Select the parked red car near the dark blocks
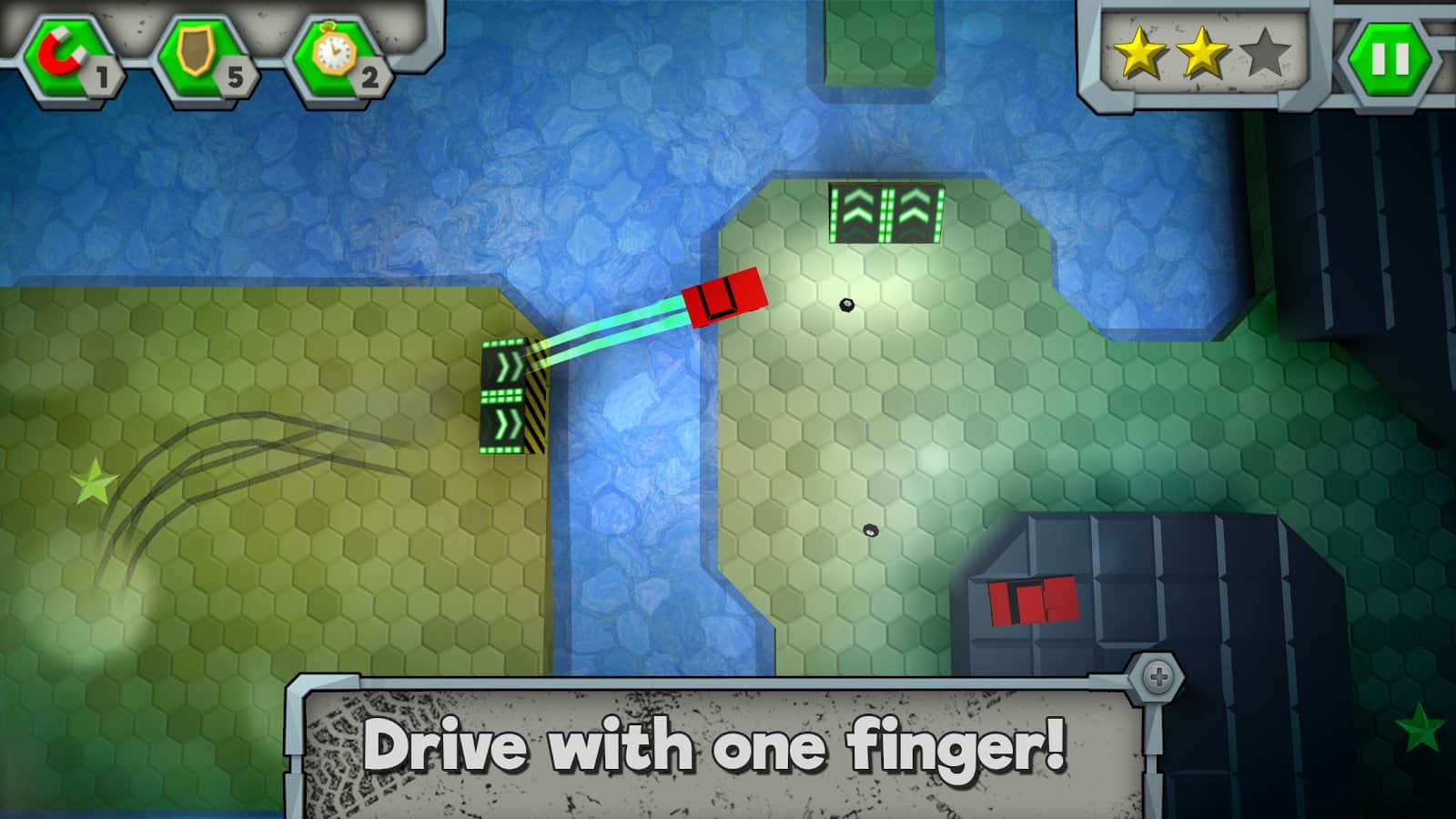Image resolution: width=1456 pixels, height=819 pixels. pyautogui.click(x=1031, y=602)
